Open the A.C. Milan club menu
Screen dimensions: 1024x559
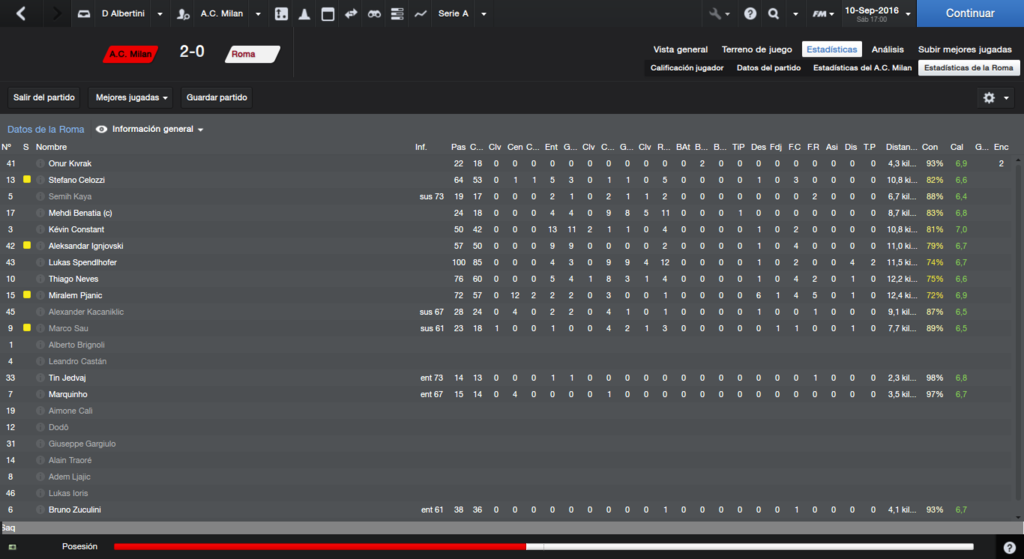coord(220,14)
